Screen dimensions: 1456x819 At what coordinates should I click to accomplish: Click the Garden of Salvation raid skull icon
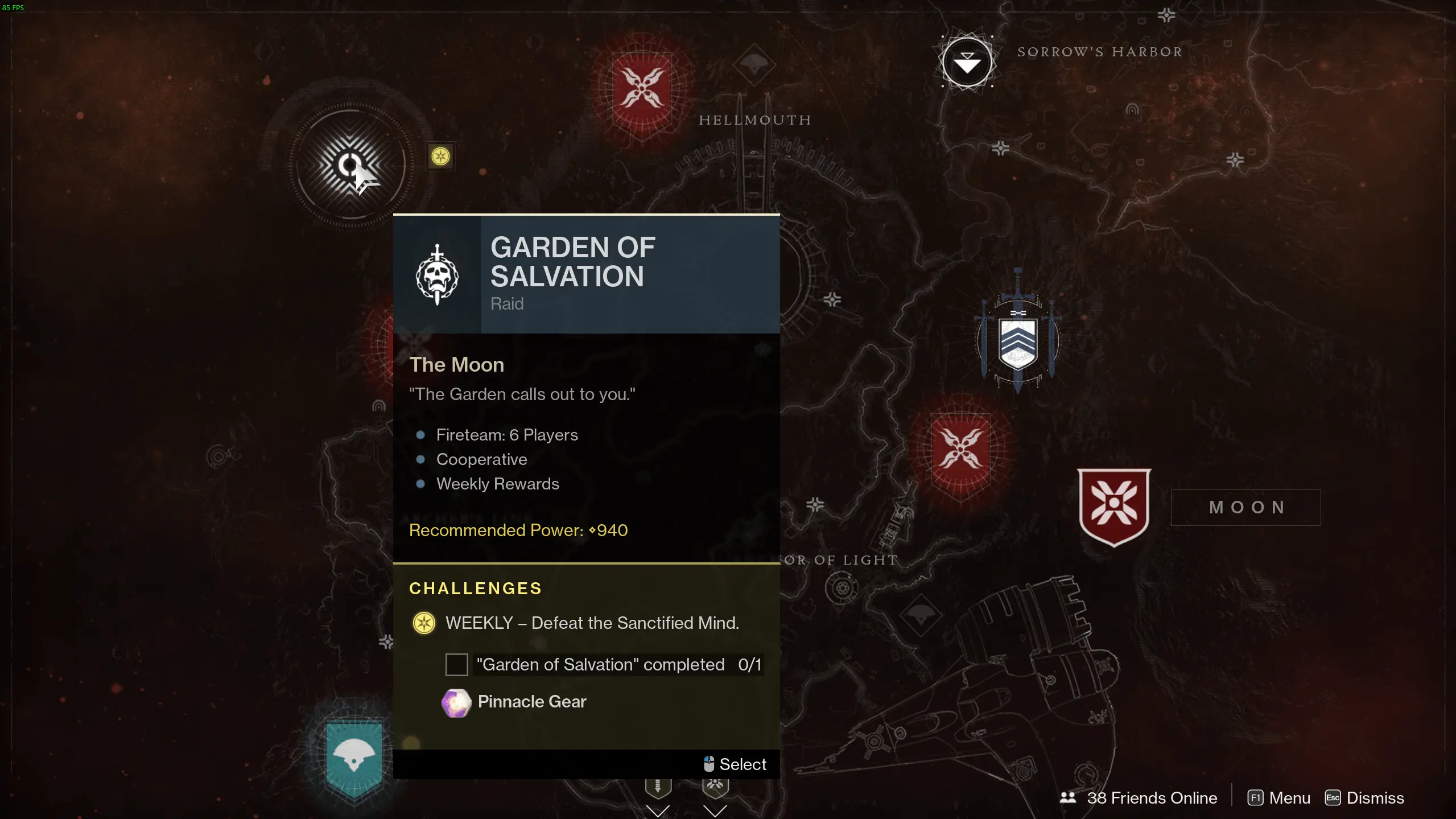(x=436, y=273)
